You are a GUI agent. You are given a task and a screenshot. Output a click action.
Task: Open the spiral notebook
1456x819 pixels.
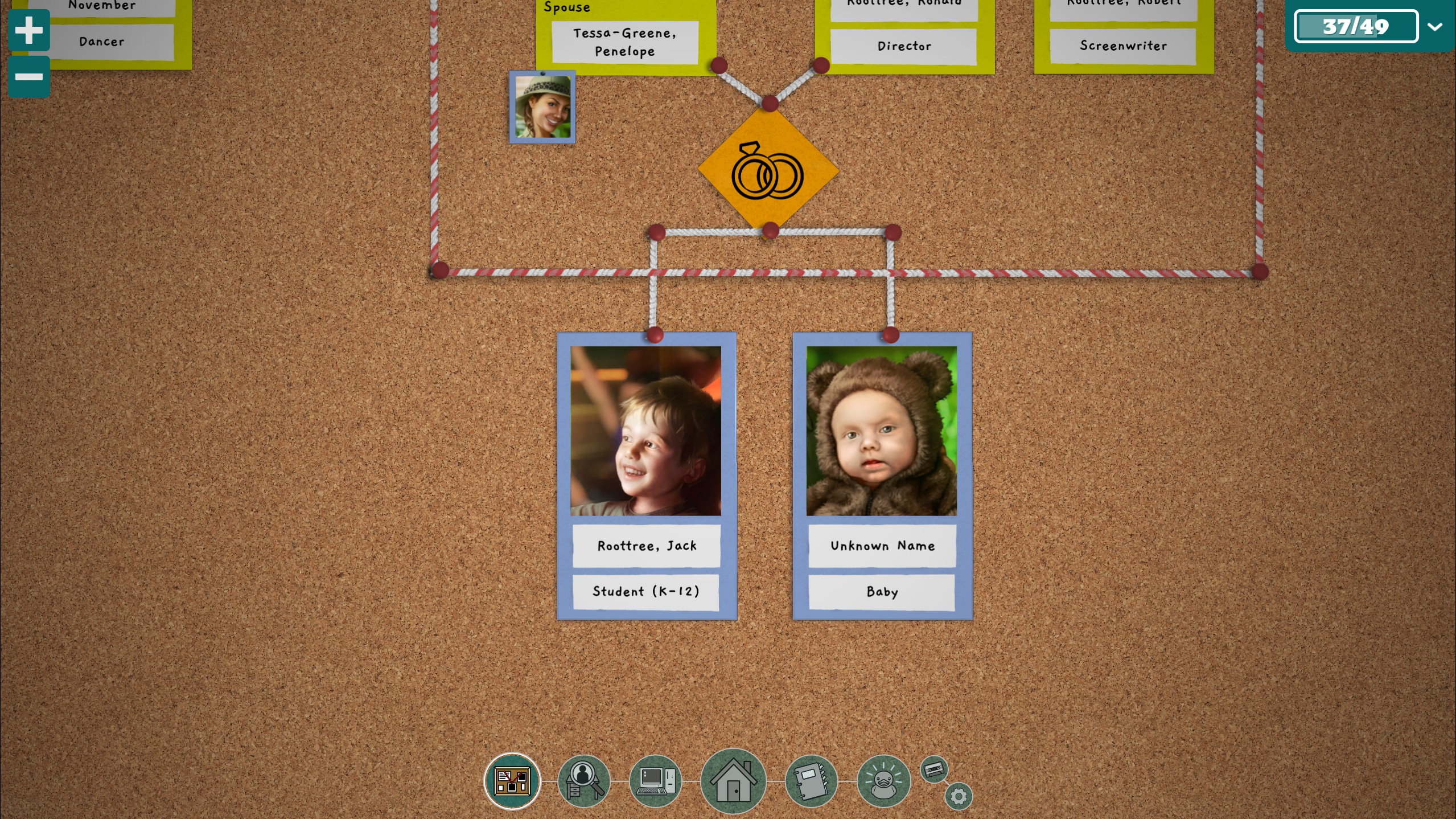click(811, 781)
